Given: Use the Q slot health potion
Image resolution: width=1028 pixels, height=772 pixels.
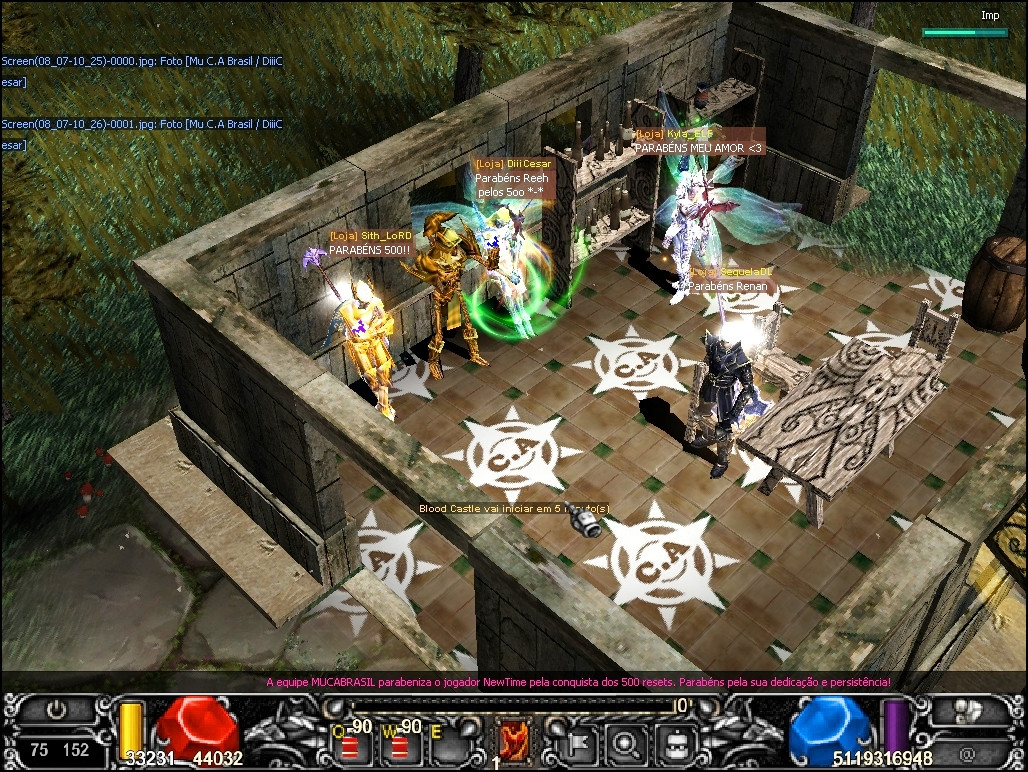Looking at the screenshot, I should [x=352, y=741].
